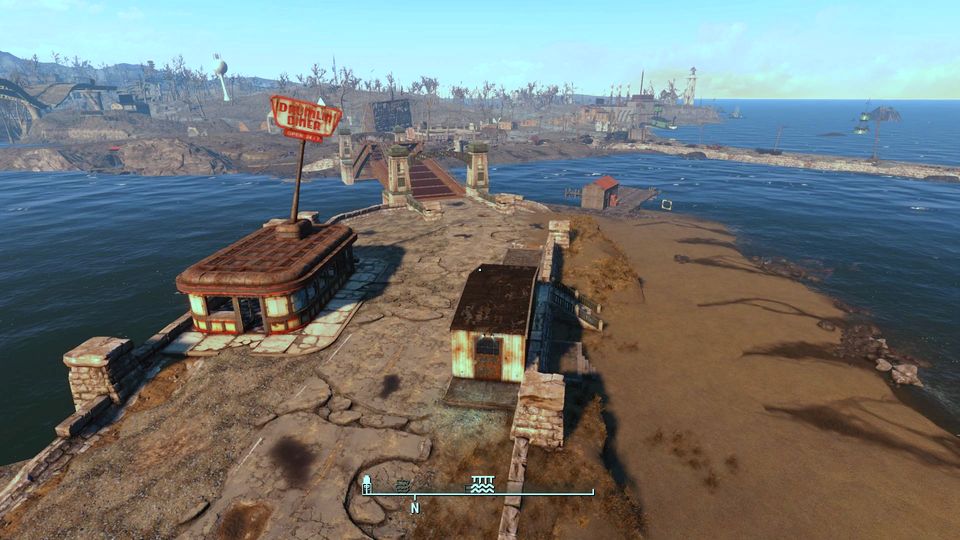Viewport: 960px width, 540px height.
Task: Click the North indicator on the compass
Action: click(414, 508)
